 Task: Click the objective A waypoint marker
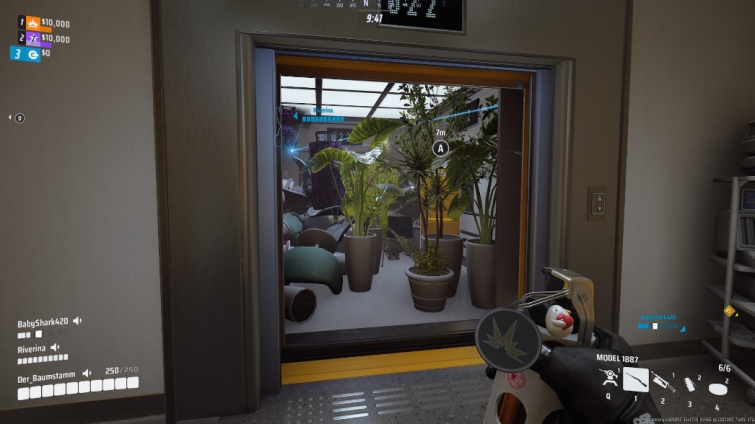[440, 148]
